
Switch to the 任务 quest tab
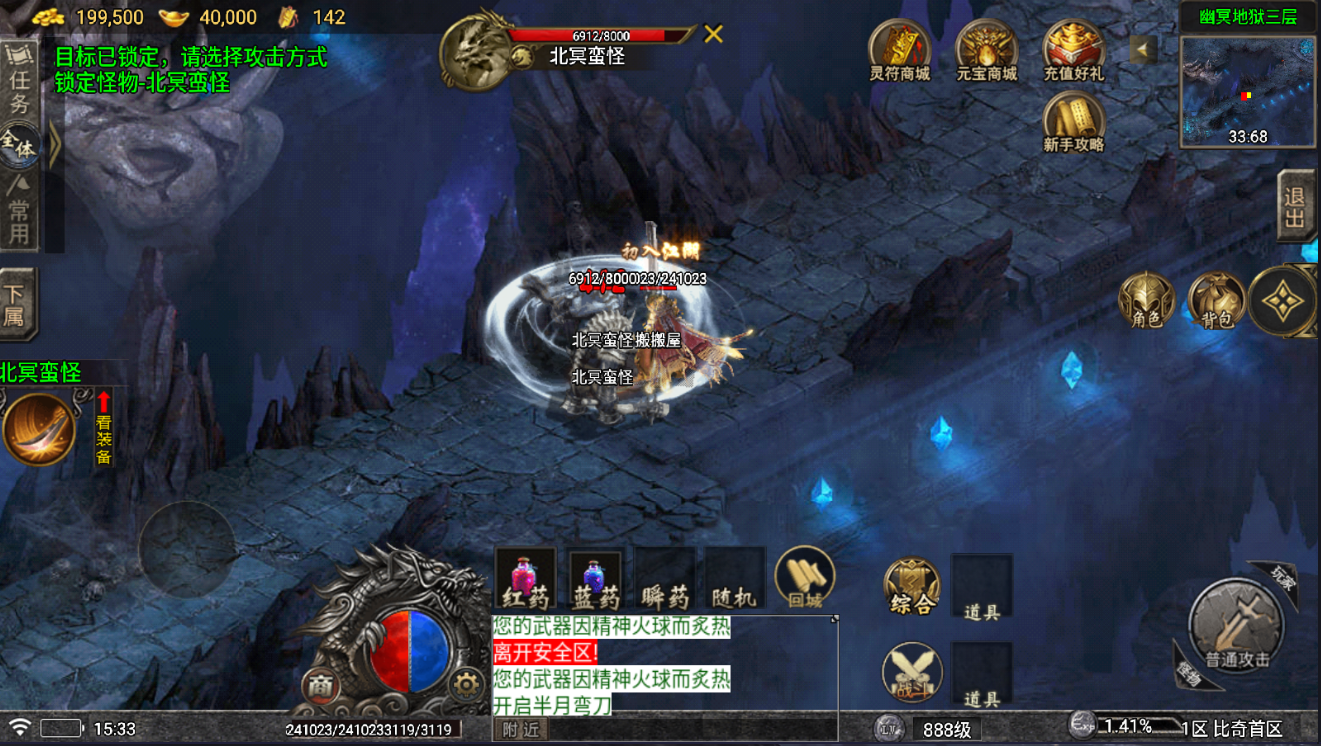tap(19, 80)
